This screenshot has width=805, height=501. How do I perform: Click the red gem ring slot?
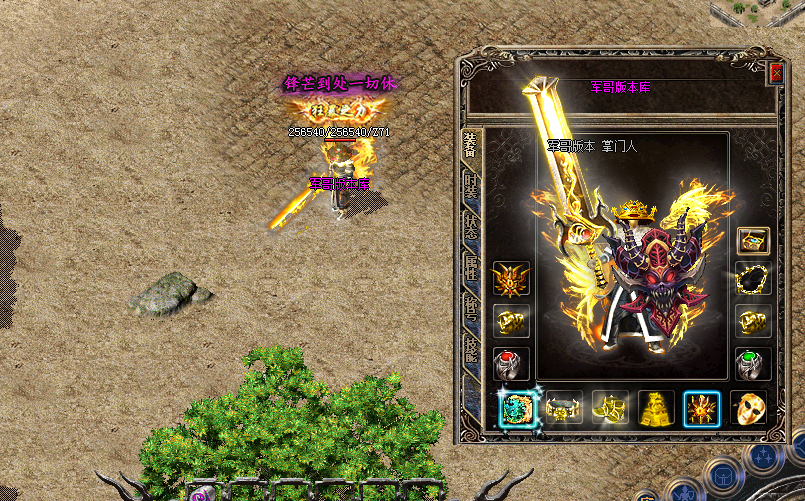pos(511,363)
